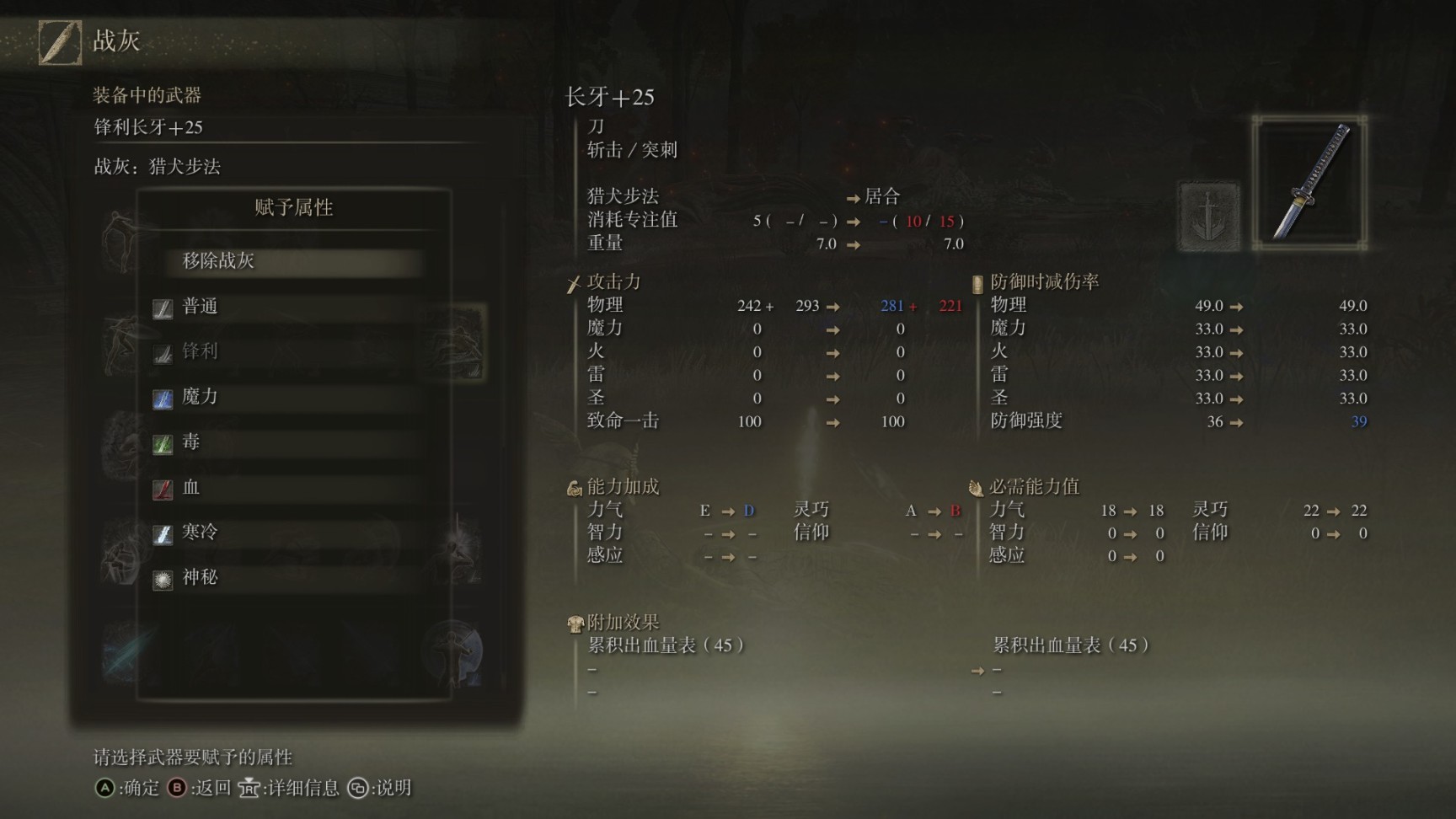Click the sword-and-shield crest beside weapon preview

point(1208,215)
